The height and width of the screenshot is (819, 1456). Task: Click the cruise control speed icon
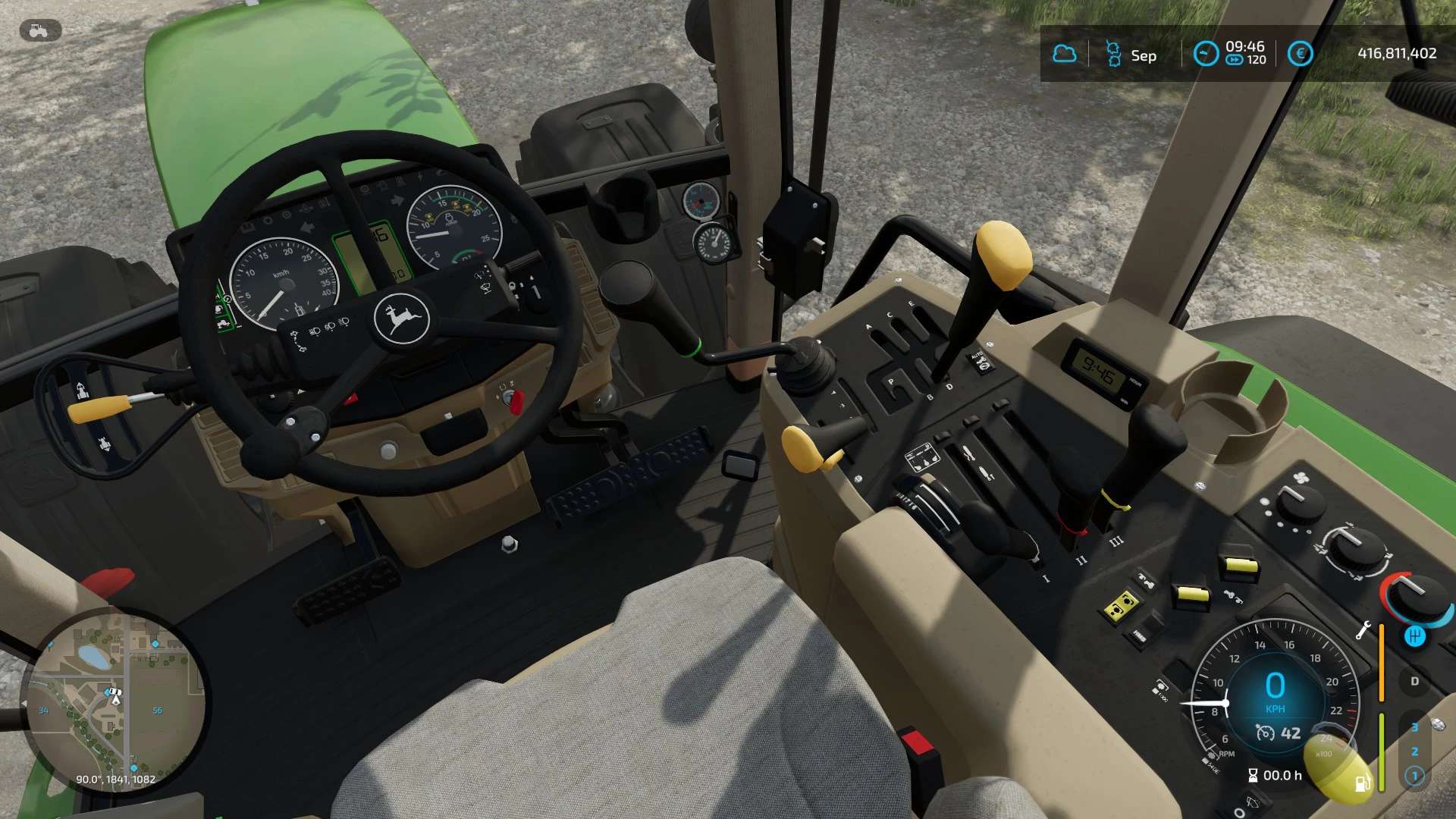point(1265,733)
